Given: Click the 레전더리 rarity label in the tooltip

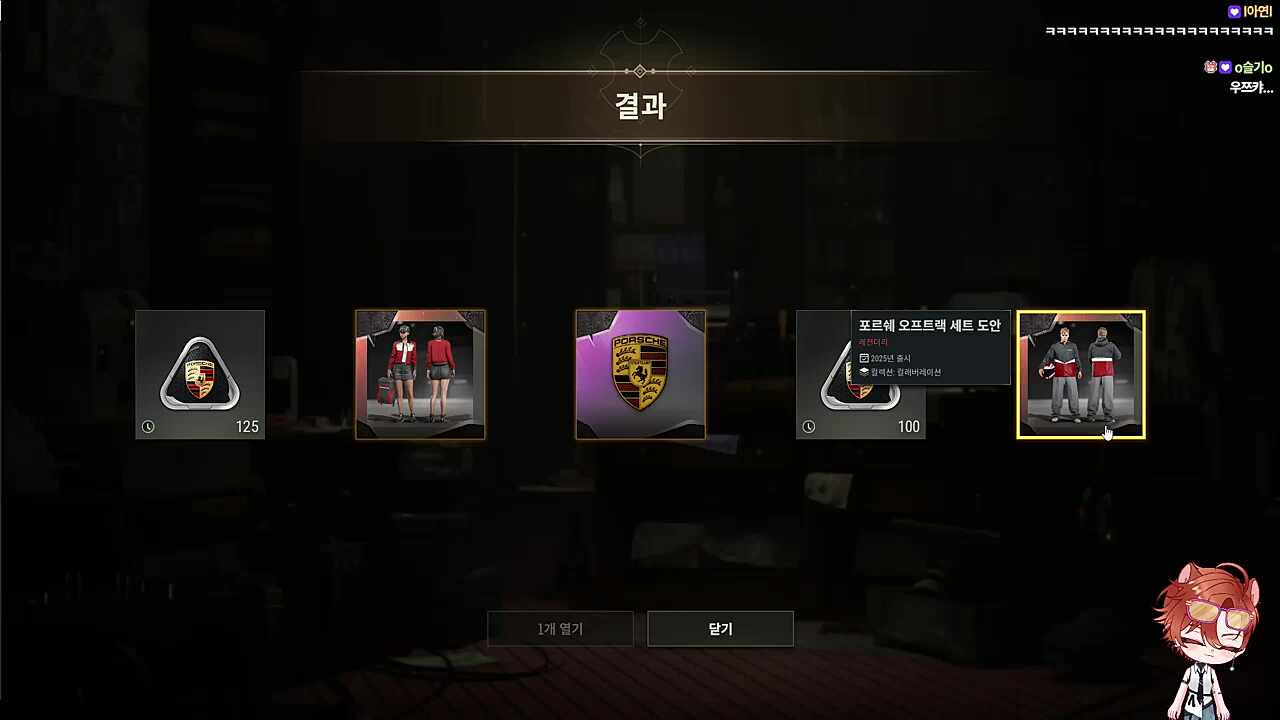Looking at the screenshot, I should (872, 342).
